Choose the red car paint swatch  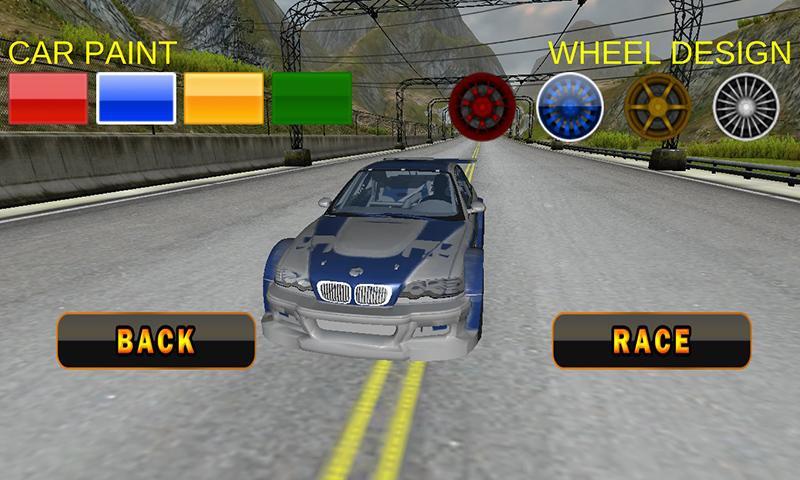48,98
